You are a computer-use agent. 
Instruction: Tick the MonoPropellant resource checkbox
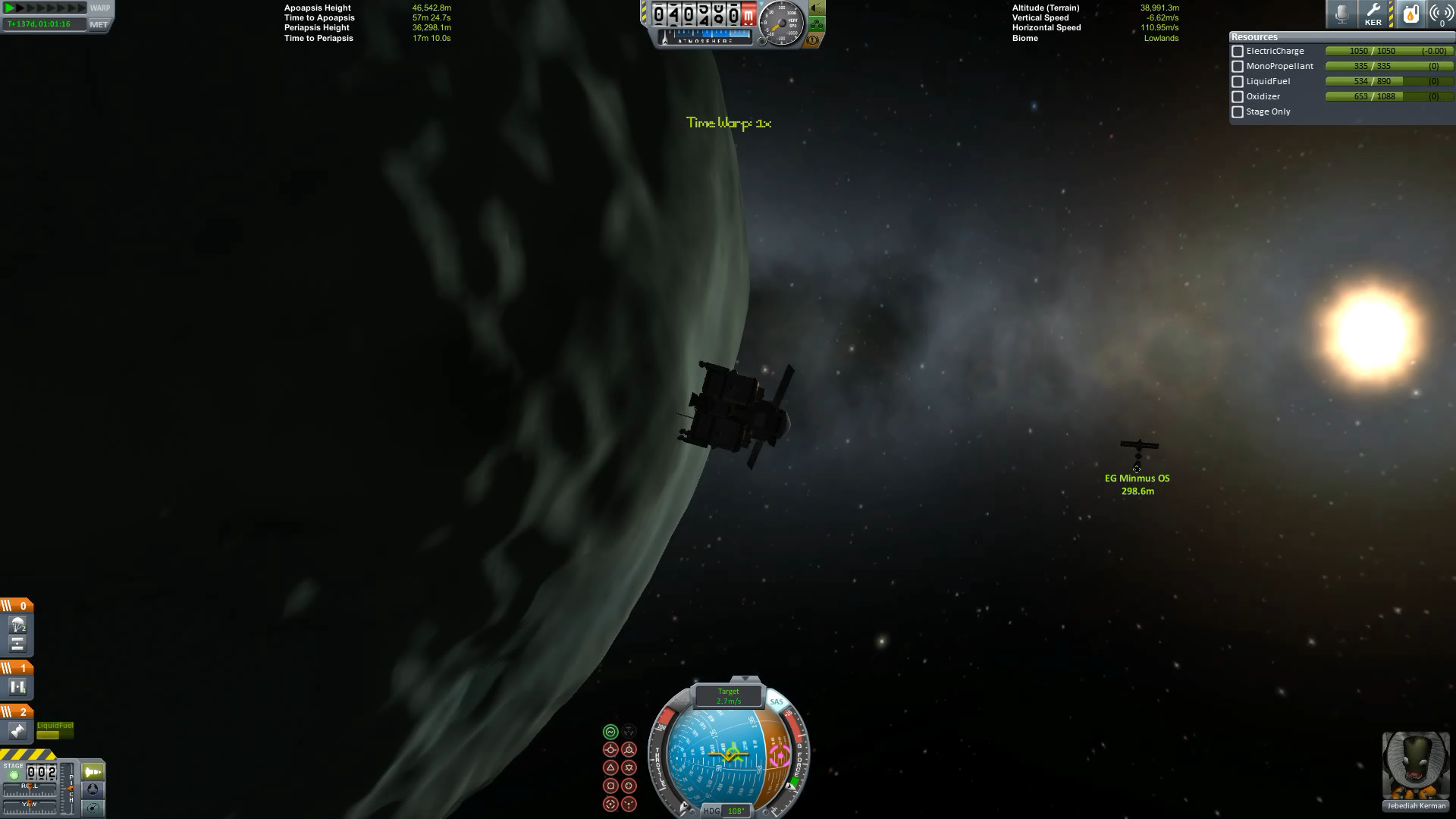point(1238,67)
